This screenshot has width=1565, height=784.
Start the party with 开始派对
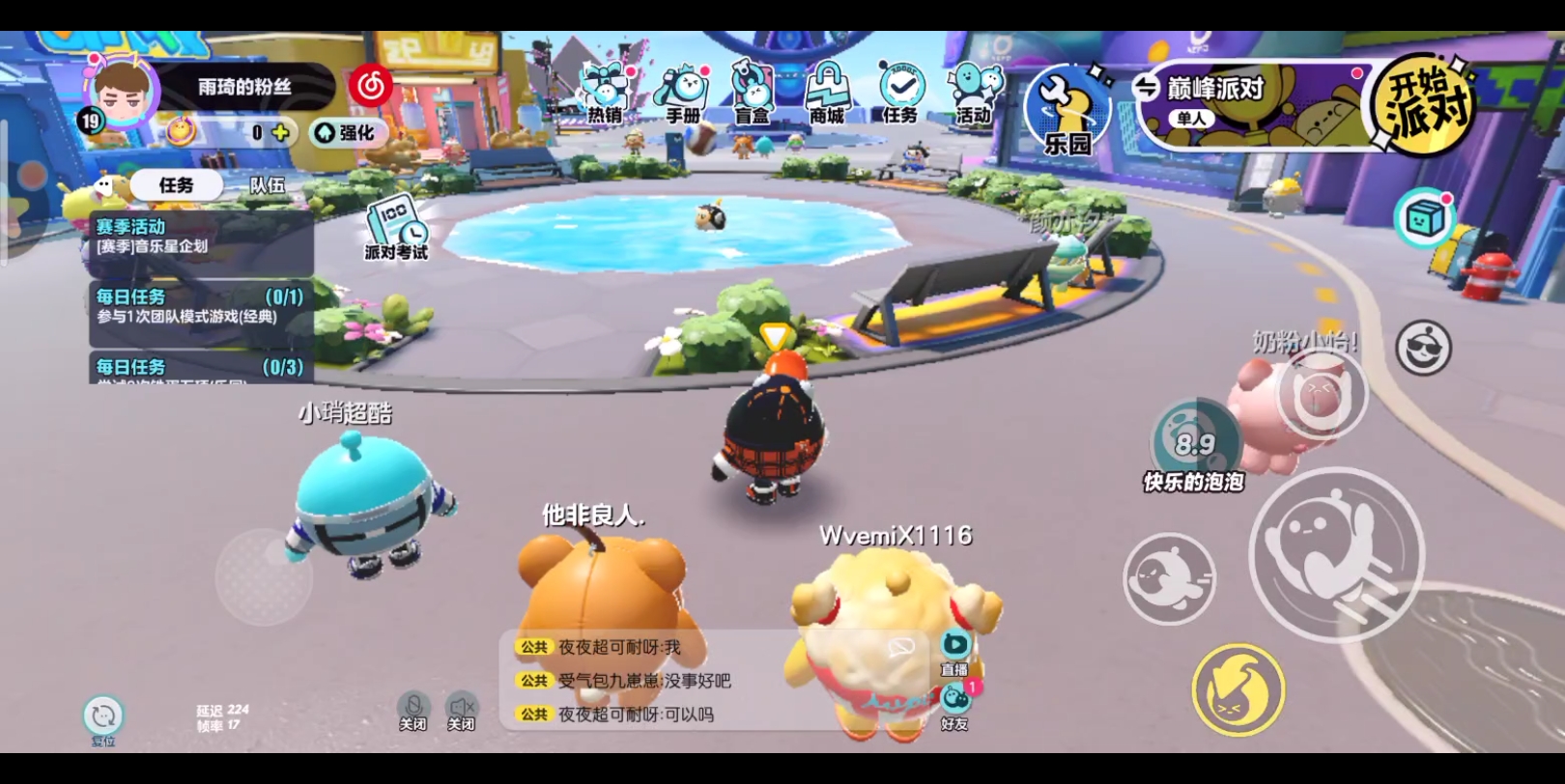pos(1424,105)
